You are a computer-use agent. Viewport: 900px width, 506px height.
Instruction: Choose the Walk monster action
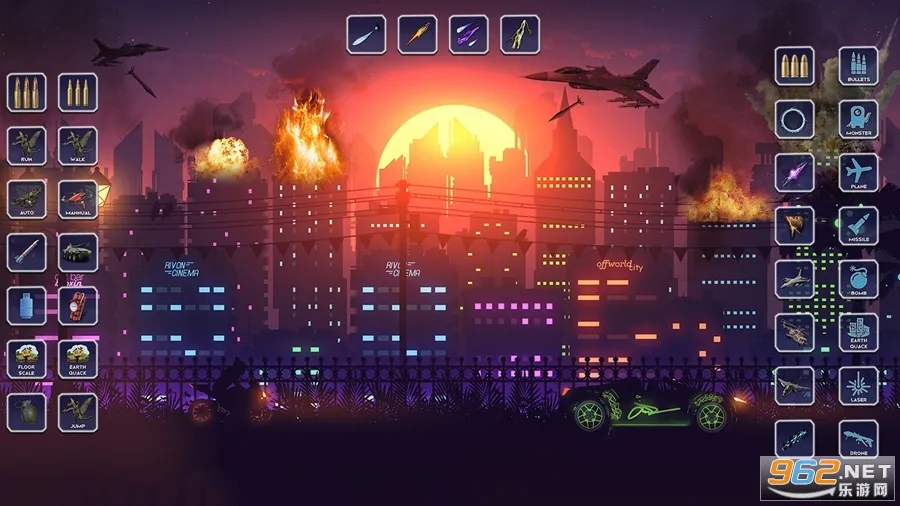(77, 146)
